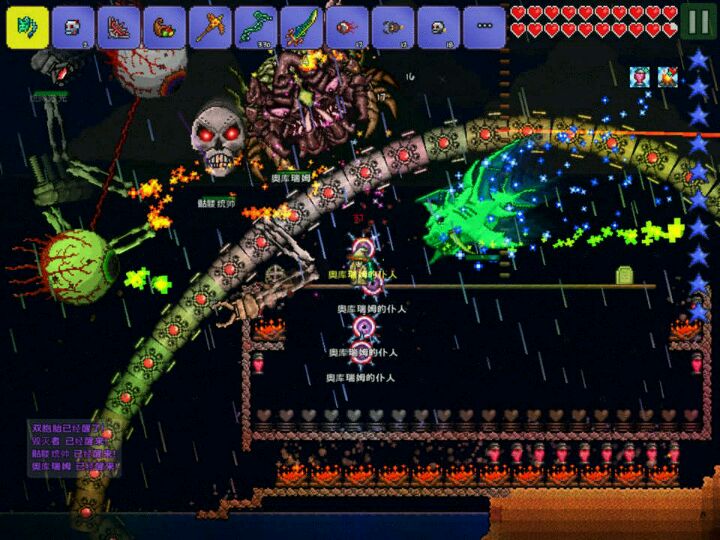Choose the cornucopia item in hotbar
This screenshot has height=540, width=720.
(165, 27)
